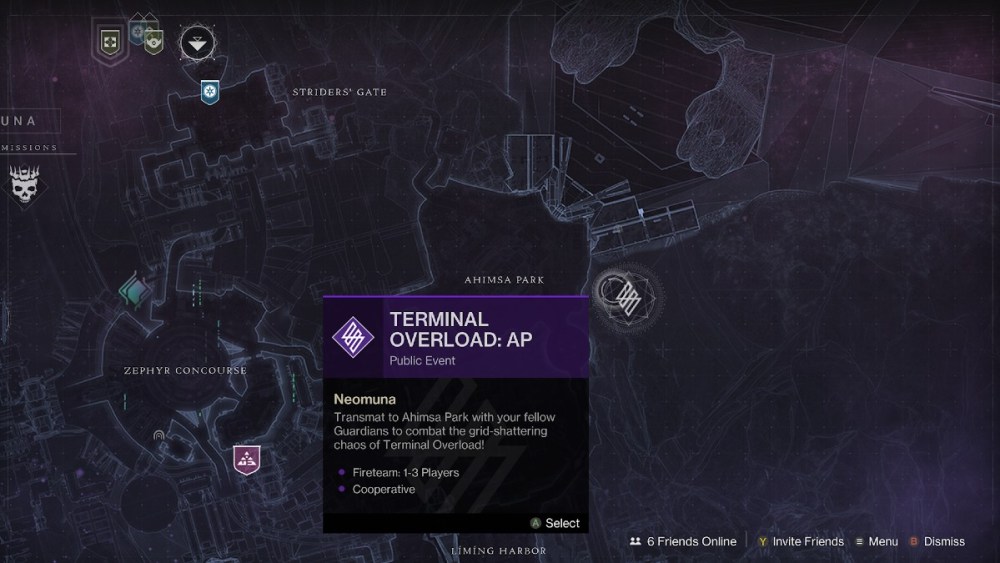Click the blue snowflake banner marker
Viewport: 1000px width, 563px height.
(209, 92)
